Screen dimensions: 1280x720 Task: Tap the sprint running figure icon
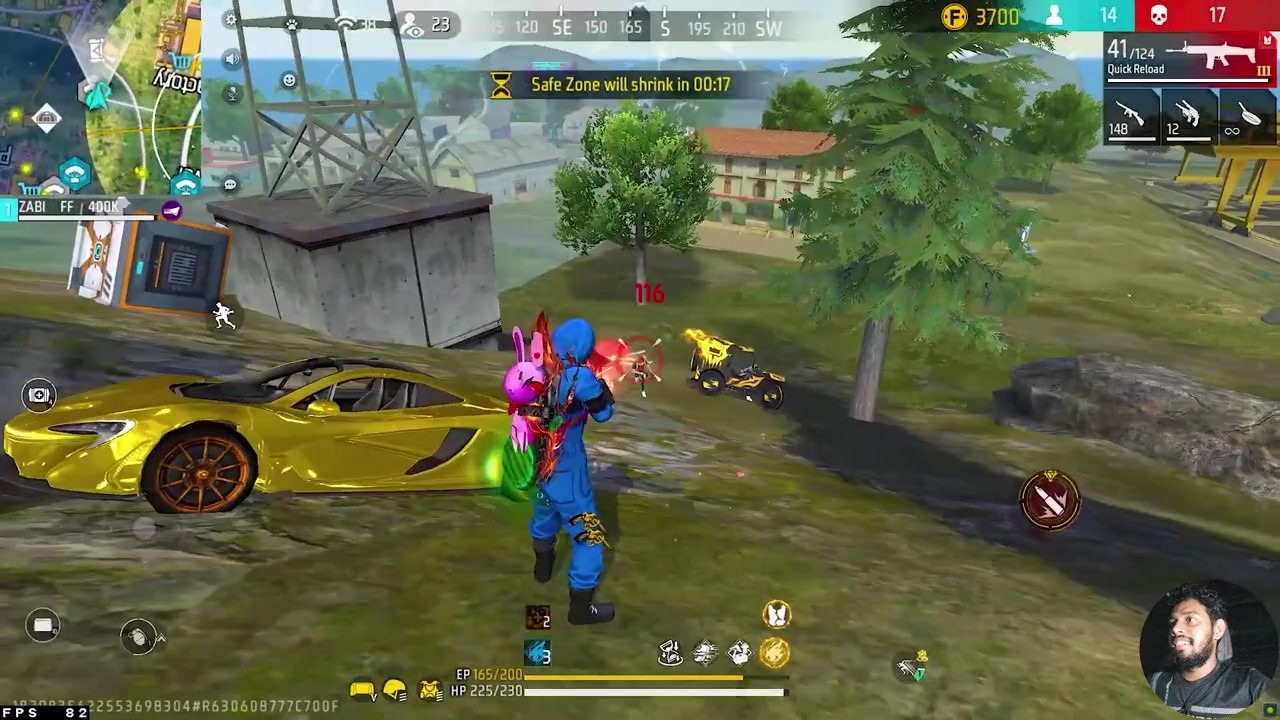coord(224,316)
